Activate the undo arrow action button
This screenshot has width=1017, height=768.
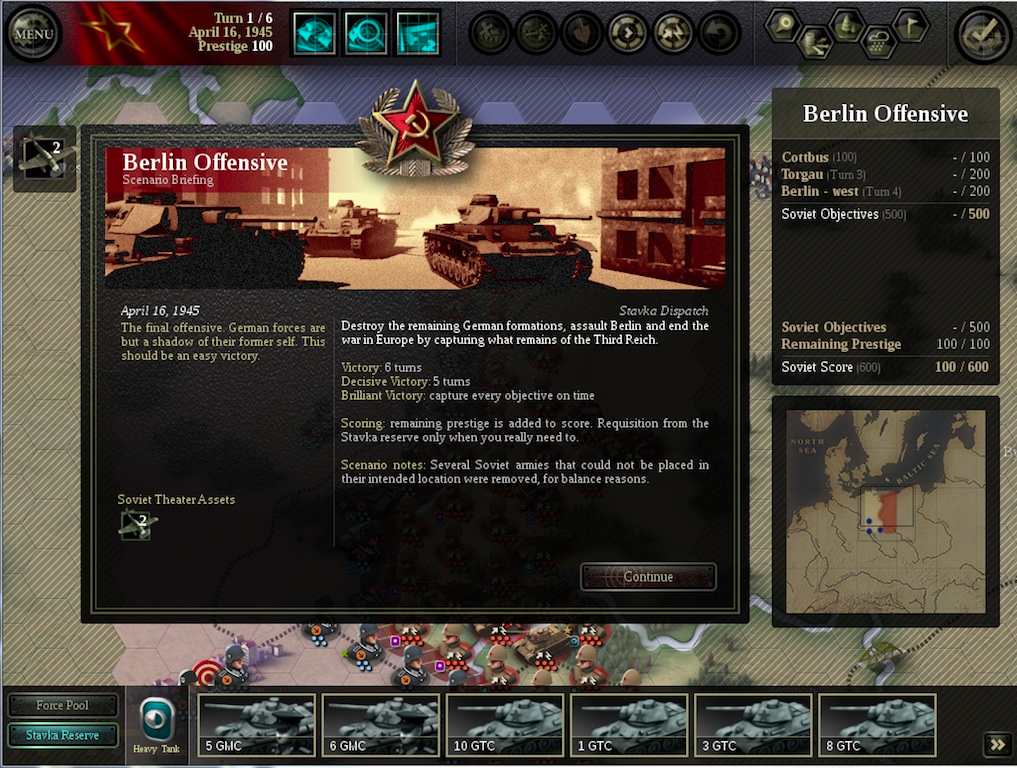719,33
